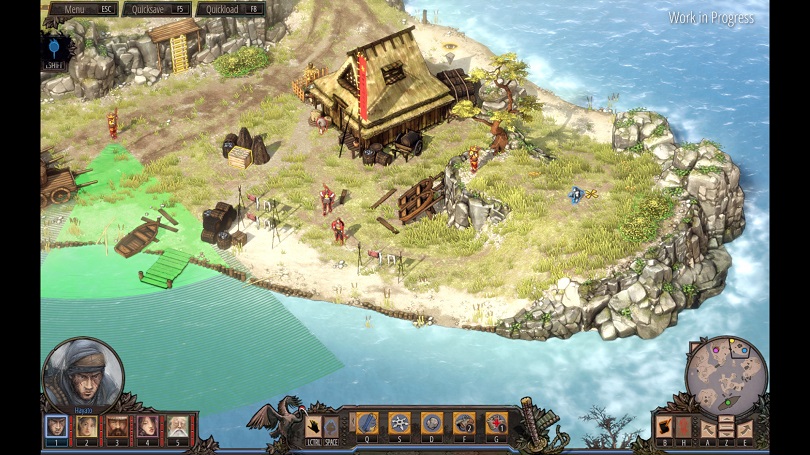Select the white-bearded old man portrait

pos(178,426)
